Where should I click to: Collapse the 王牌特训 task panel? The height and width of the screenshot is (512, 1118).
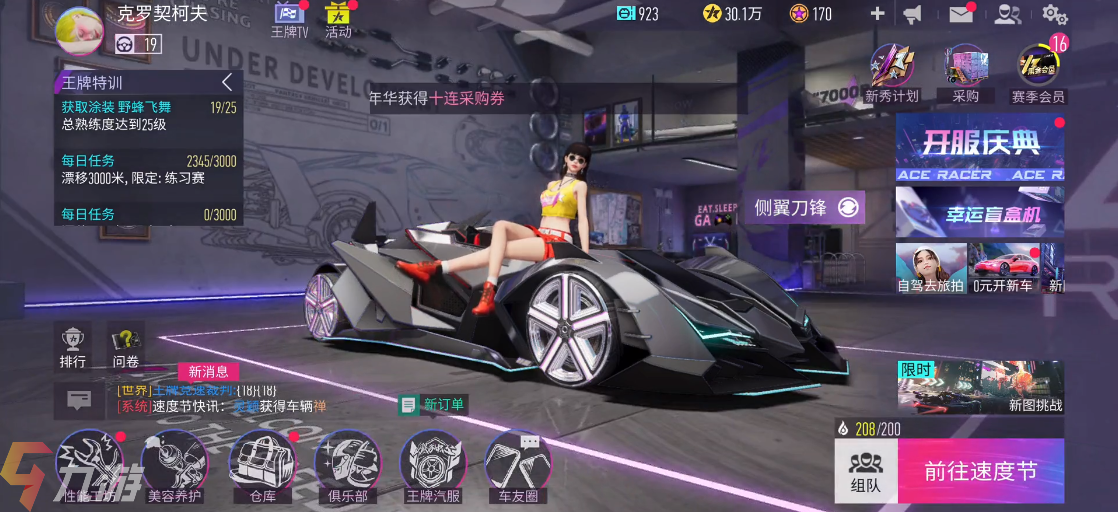227,82
